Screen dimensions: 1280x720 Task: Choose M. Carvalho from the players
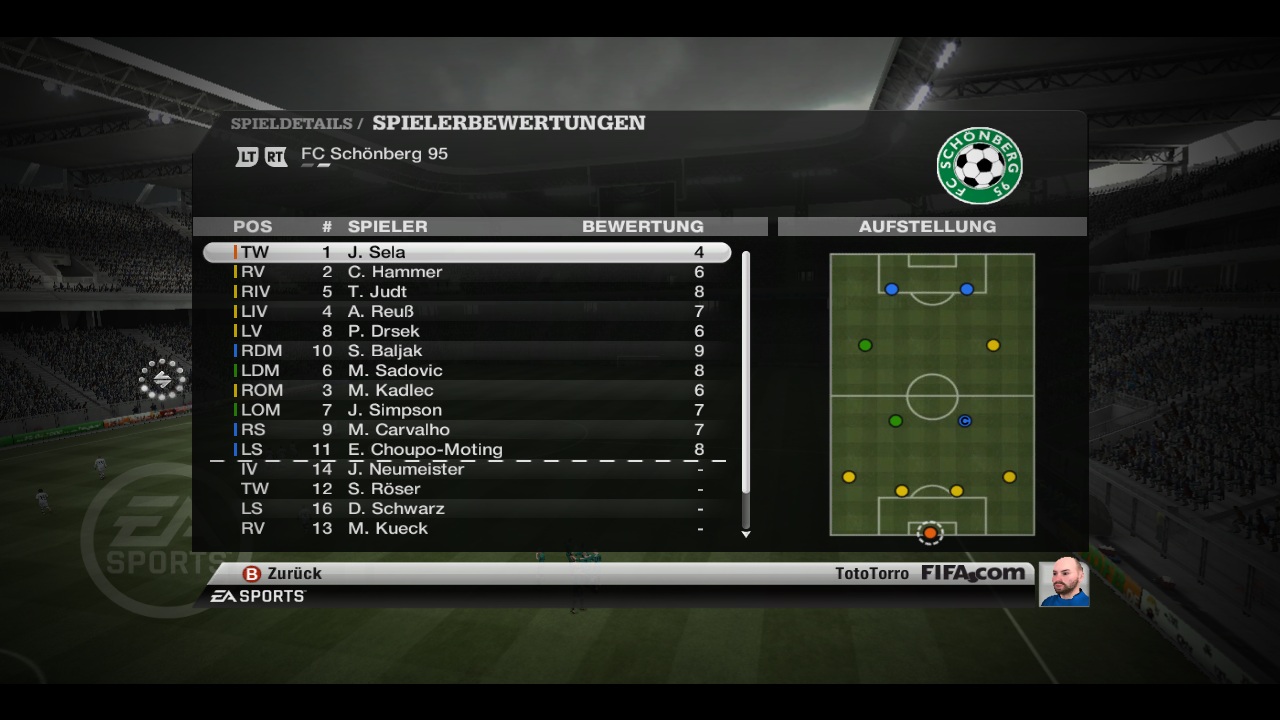coord(467,430)
